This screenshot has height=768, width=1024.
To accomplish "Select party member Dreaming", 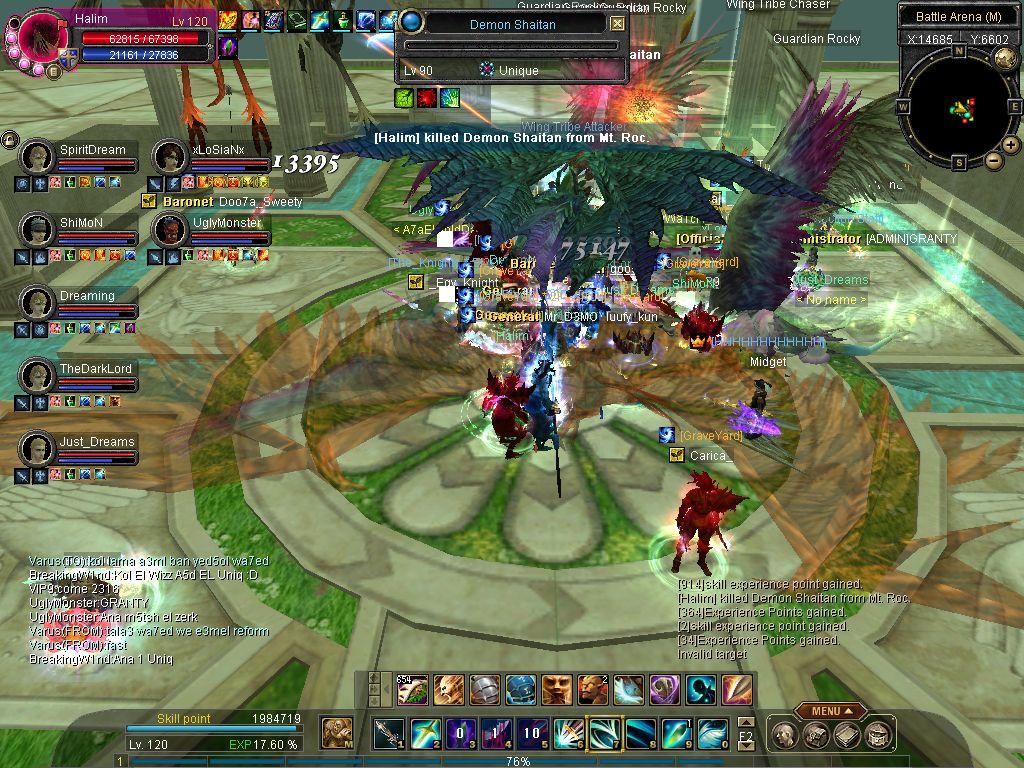I will point(38,303).
